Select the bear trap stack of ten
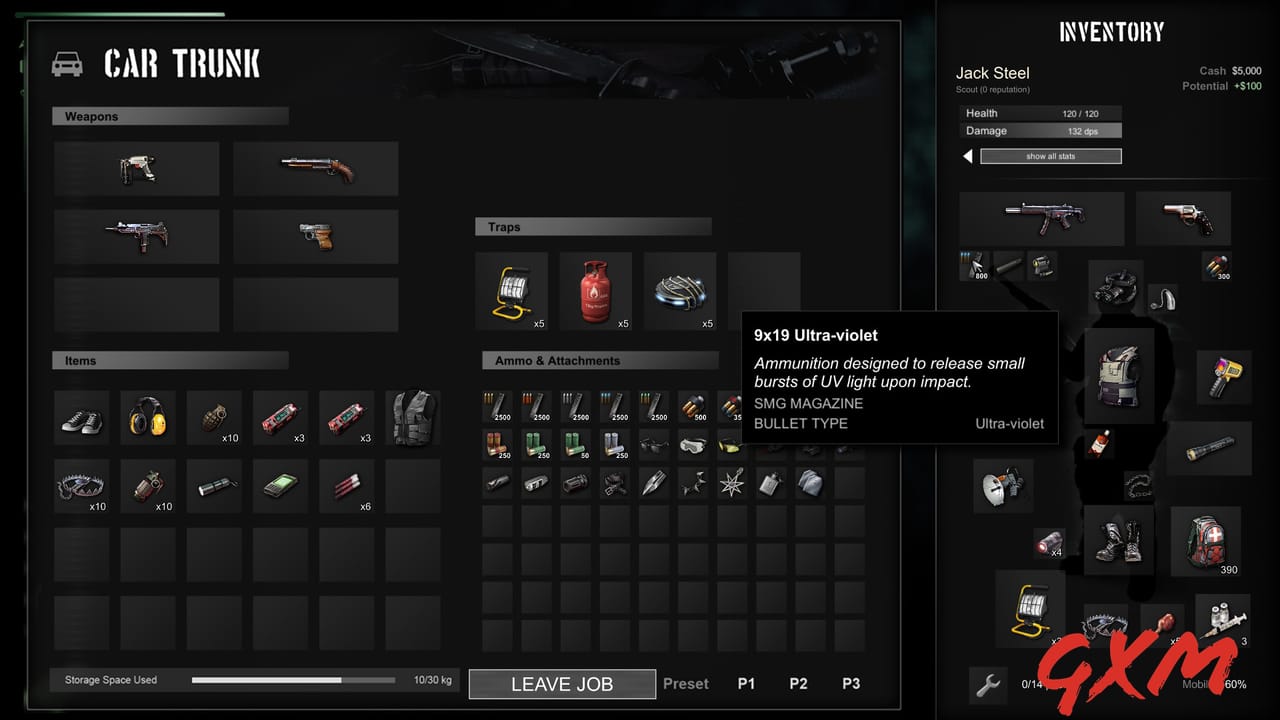 [x=81, y=484]
